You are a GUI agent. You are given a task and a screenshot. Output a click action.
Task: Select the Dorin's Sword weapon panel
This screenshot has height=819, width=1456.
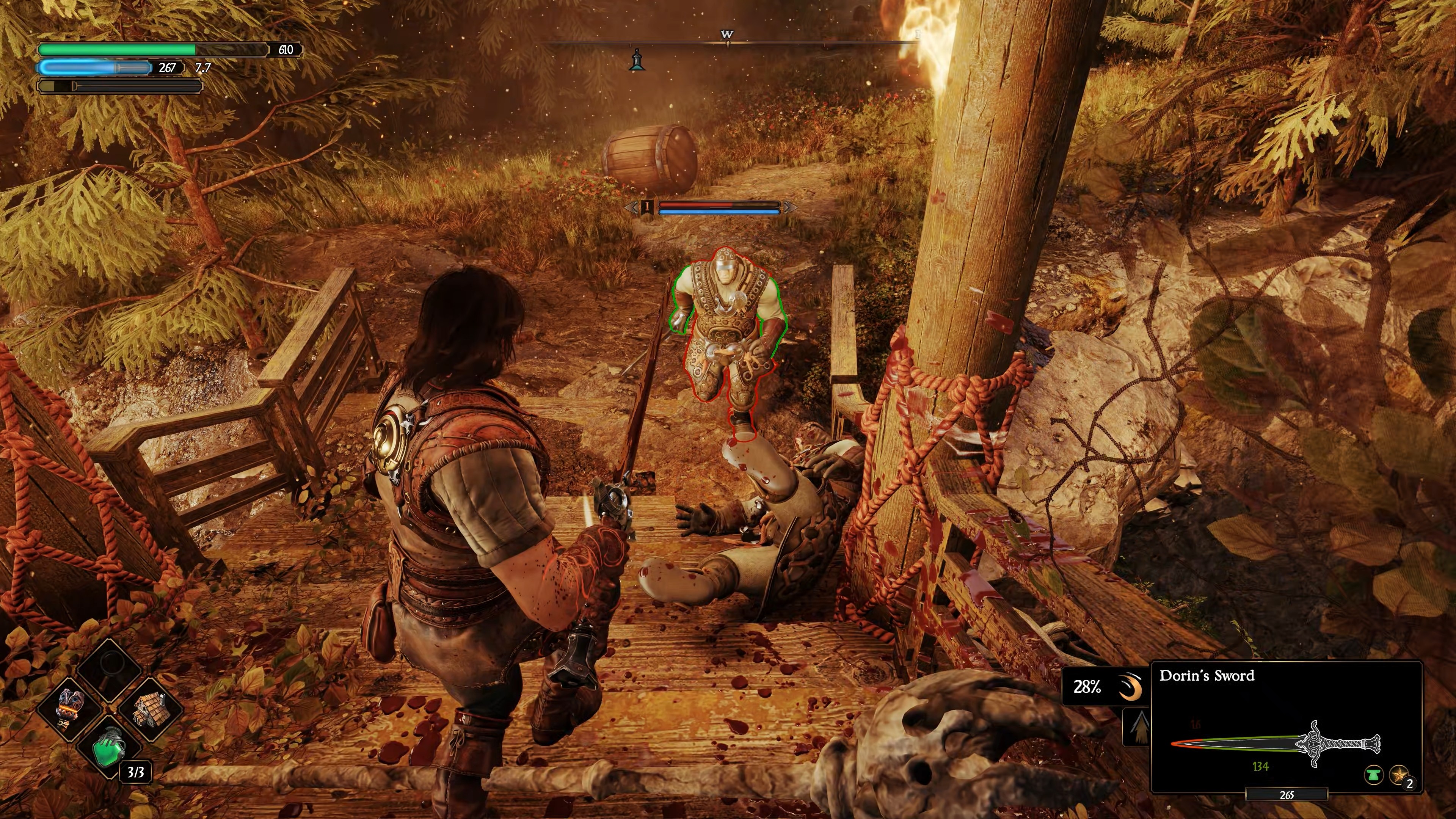pyautogui.click(x=1286, y=726)
